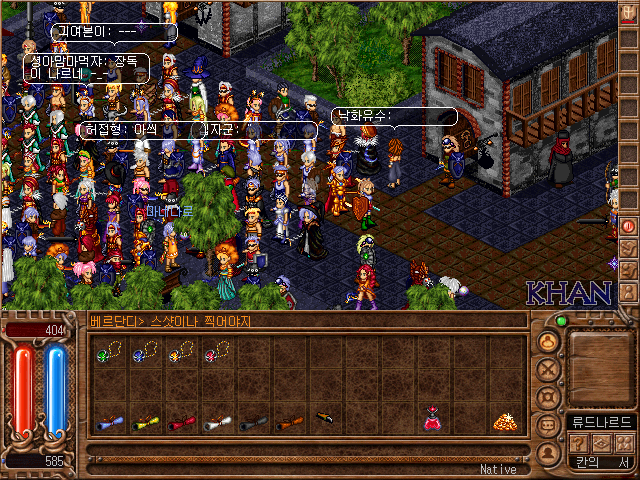Select the red gem necklace in inventory

(215, 351)
